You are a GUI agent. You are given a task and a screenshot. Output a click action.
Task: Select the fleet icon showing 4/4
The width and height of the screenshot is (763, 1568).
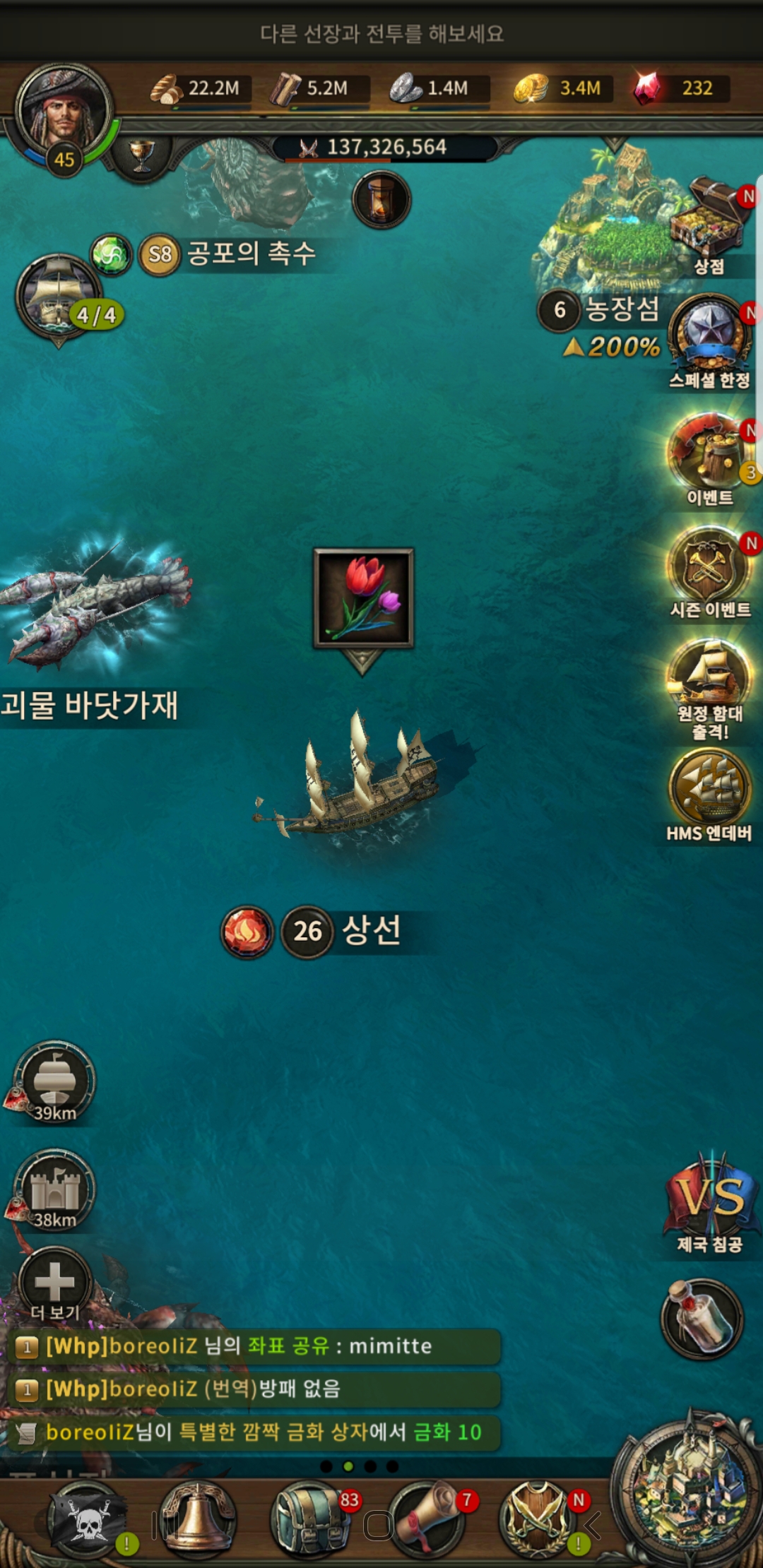pyautogui.click(x=59, y=297)
